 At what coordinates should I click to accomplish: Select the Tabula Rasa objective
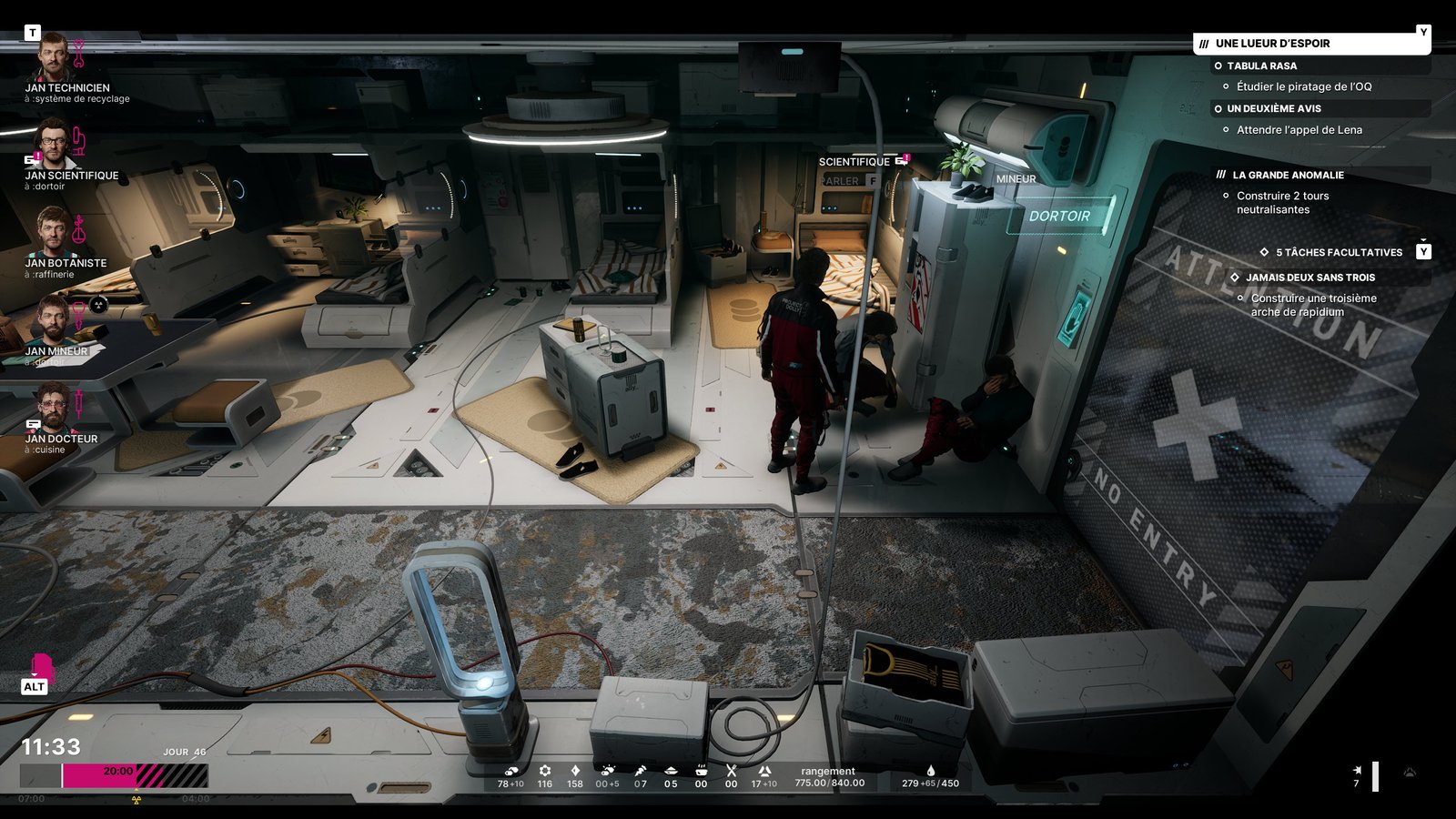pos(1261,66)
